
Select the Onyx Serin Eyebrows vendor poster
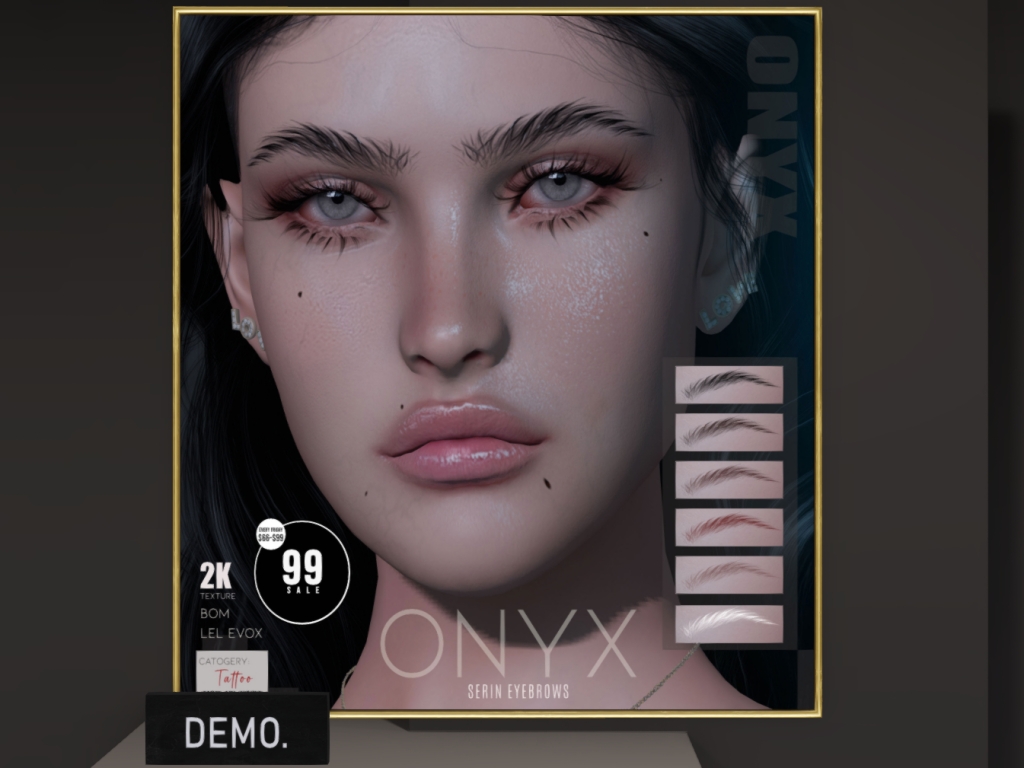(497, 360)
